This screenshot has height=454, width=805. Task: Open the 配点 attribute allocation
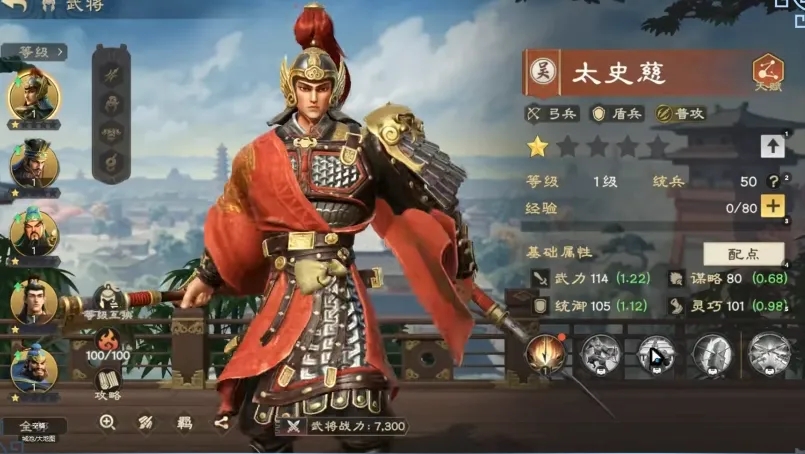743,254
